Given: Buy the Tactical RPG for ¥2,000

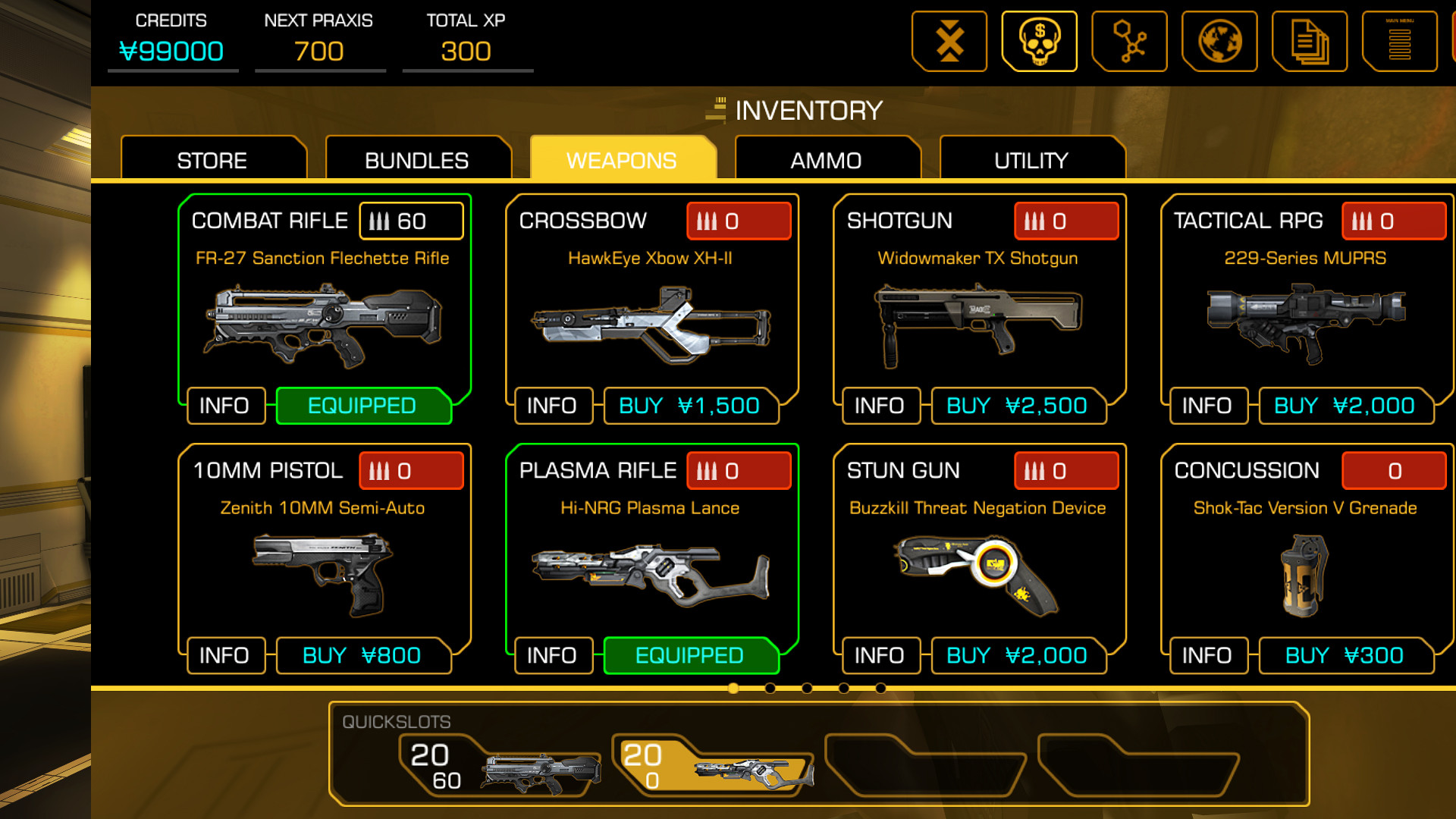Looking at the screenshot, I should (x=1344, y=406).
